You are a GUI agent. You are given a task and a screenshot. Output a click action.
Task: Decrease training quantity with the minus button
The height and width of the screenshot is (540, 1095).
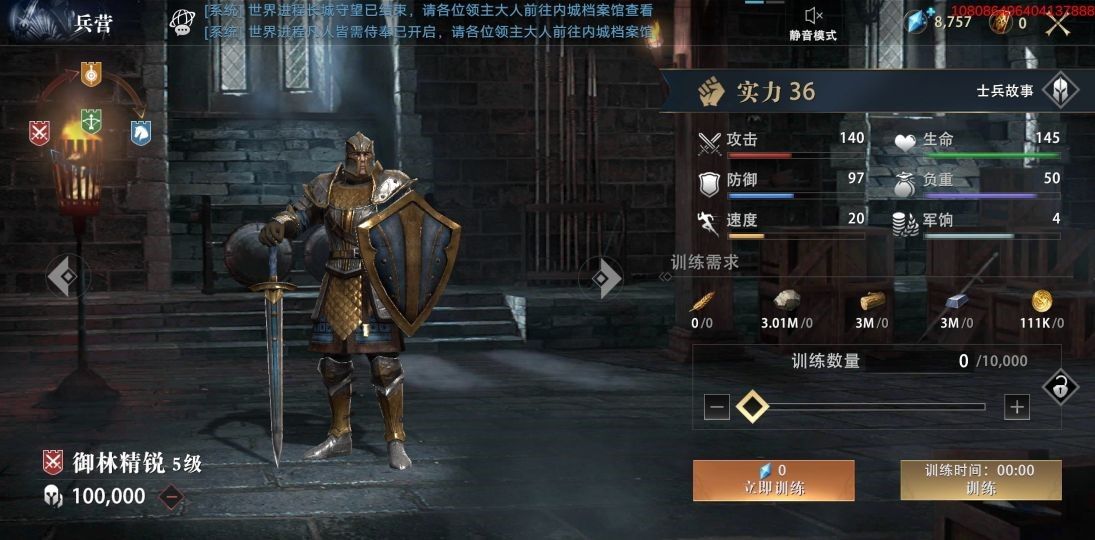pos(716,406)
